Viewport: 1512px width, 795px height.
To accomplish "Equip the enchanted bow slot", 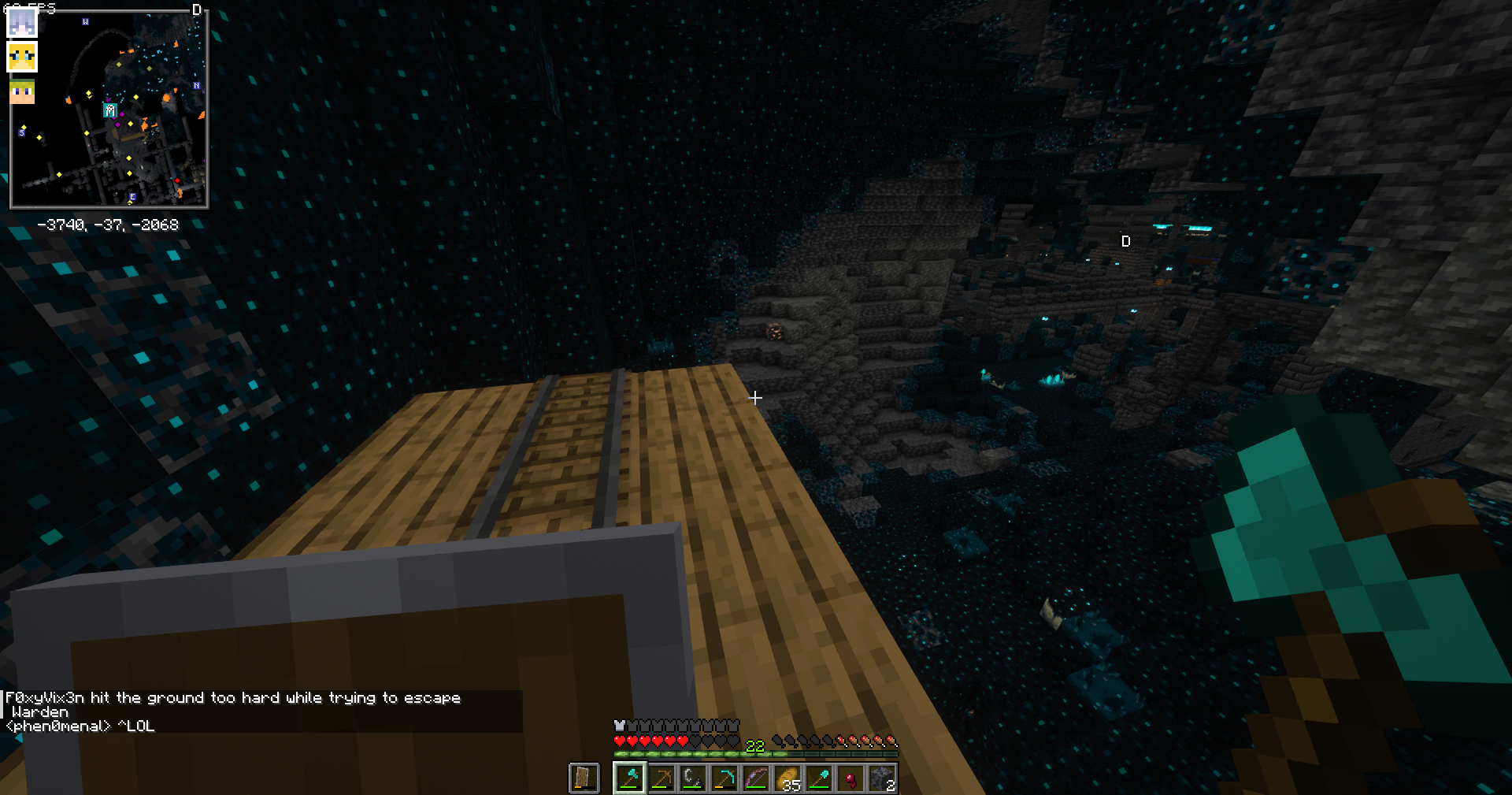I will pos(756,778).
